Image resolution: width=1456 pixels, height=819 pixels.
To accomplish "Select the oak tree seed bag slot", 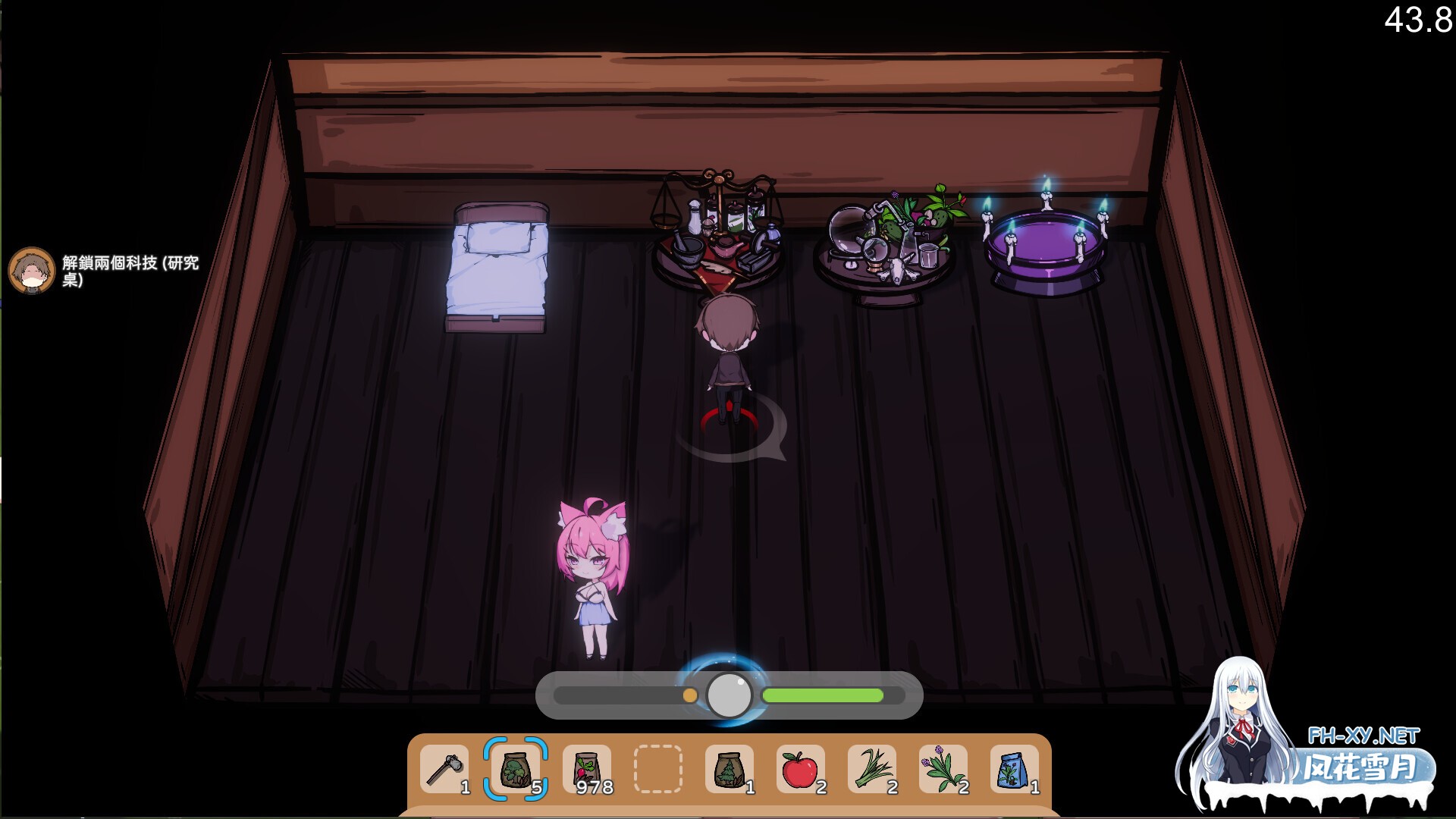I will pos(516,769).
